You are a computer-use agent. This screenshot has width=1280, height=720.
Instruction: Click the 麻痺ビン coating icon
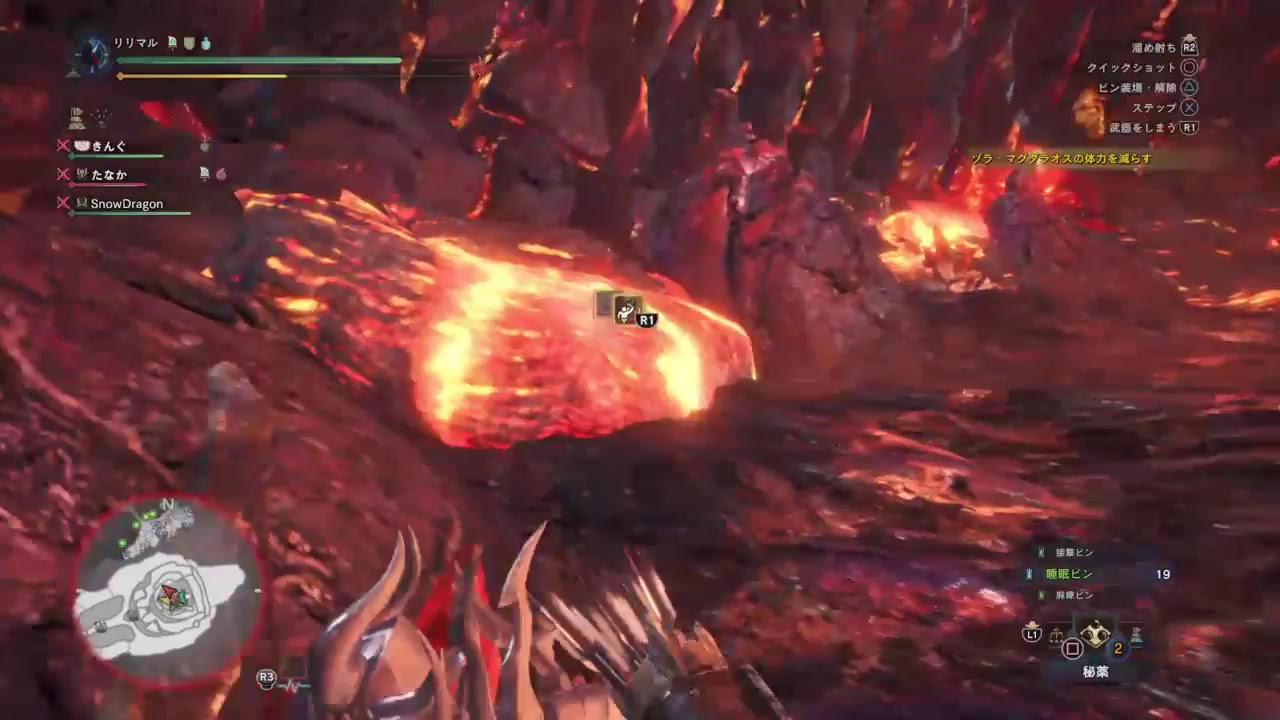pos(1041,594)
